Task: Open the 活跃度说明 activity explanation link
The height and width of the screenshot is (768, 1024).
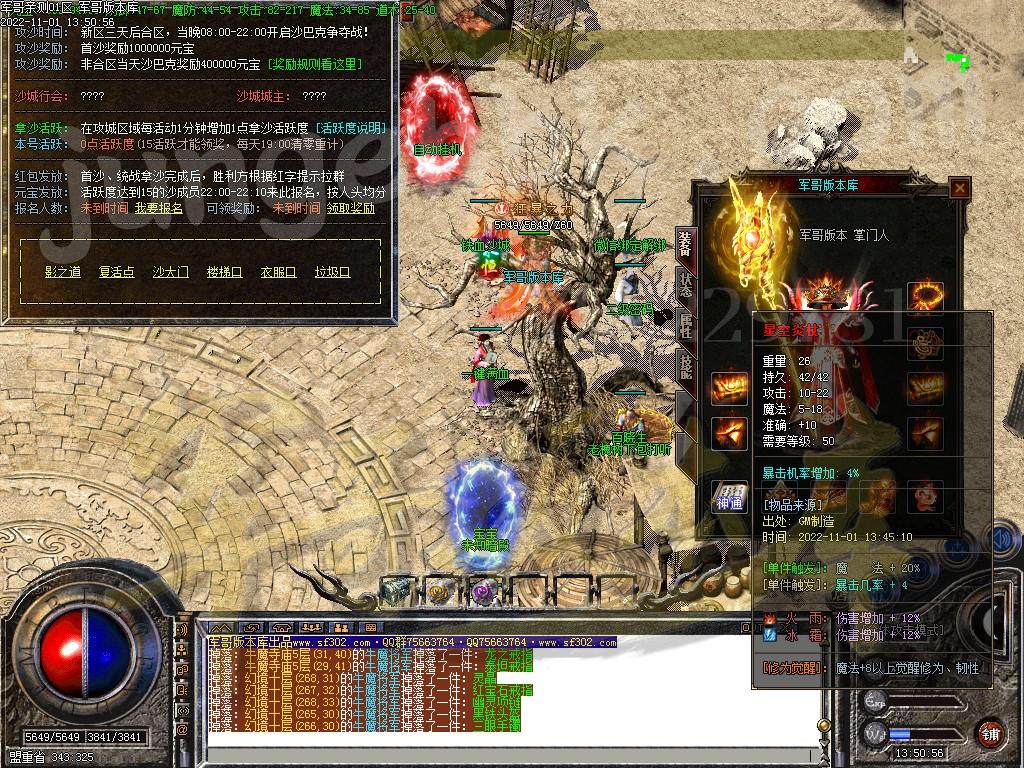Action: pos(350,128)
